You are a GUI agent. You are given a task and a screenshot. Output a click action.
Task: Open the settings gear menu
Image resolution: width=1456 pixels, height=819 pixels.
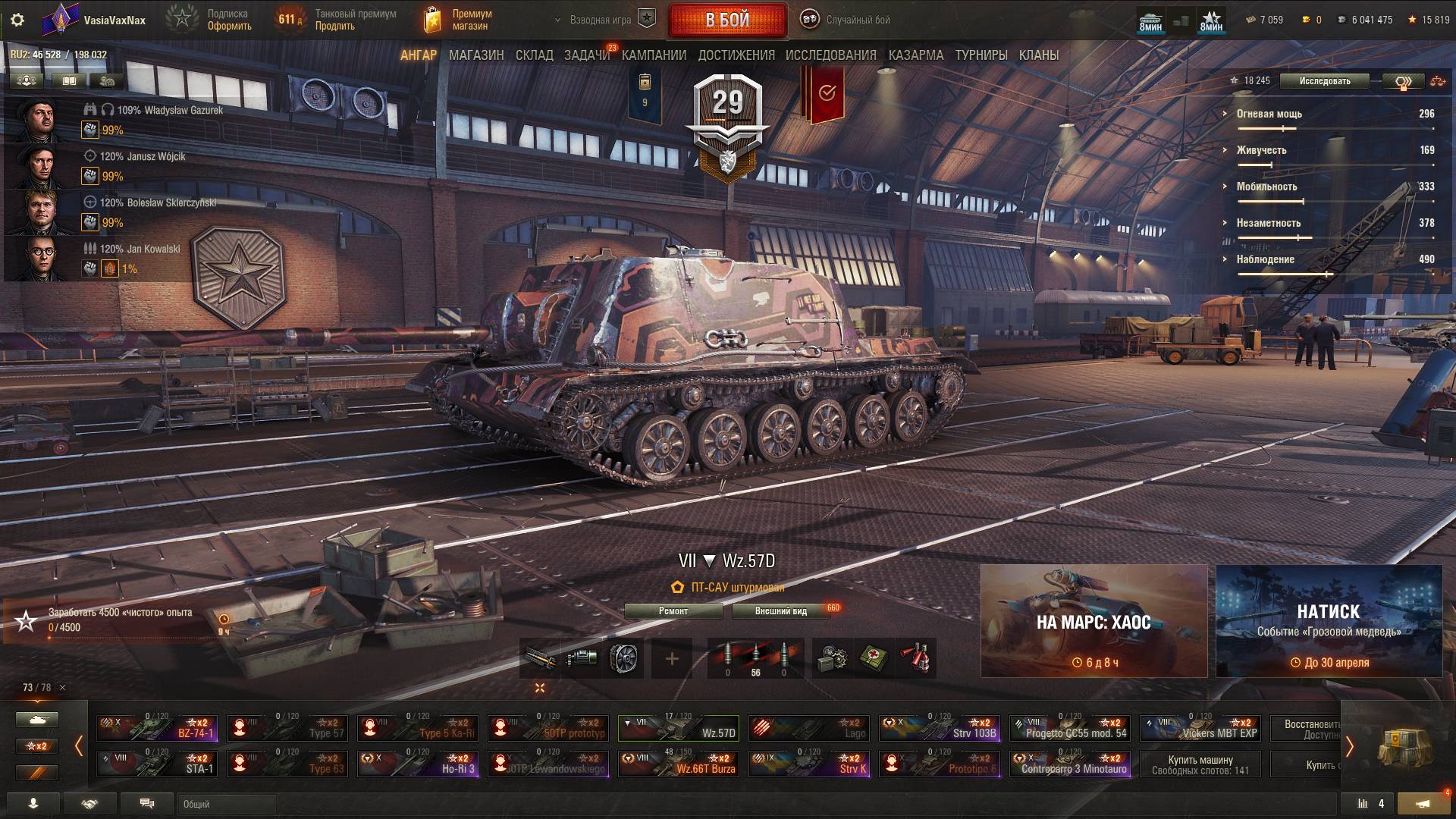point(17,20)
